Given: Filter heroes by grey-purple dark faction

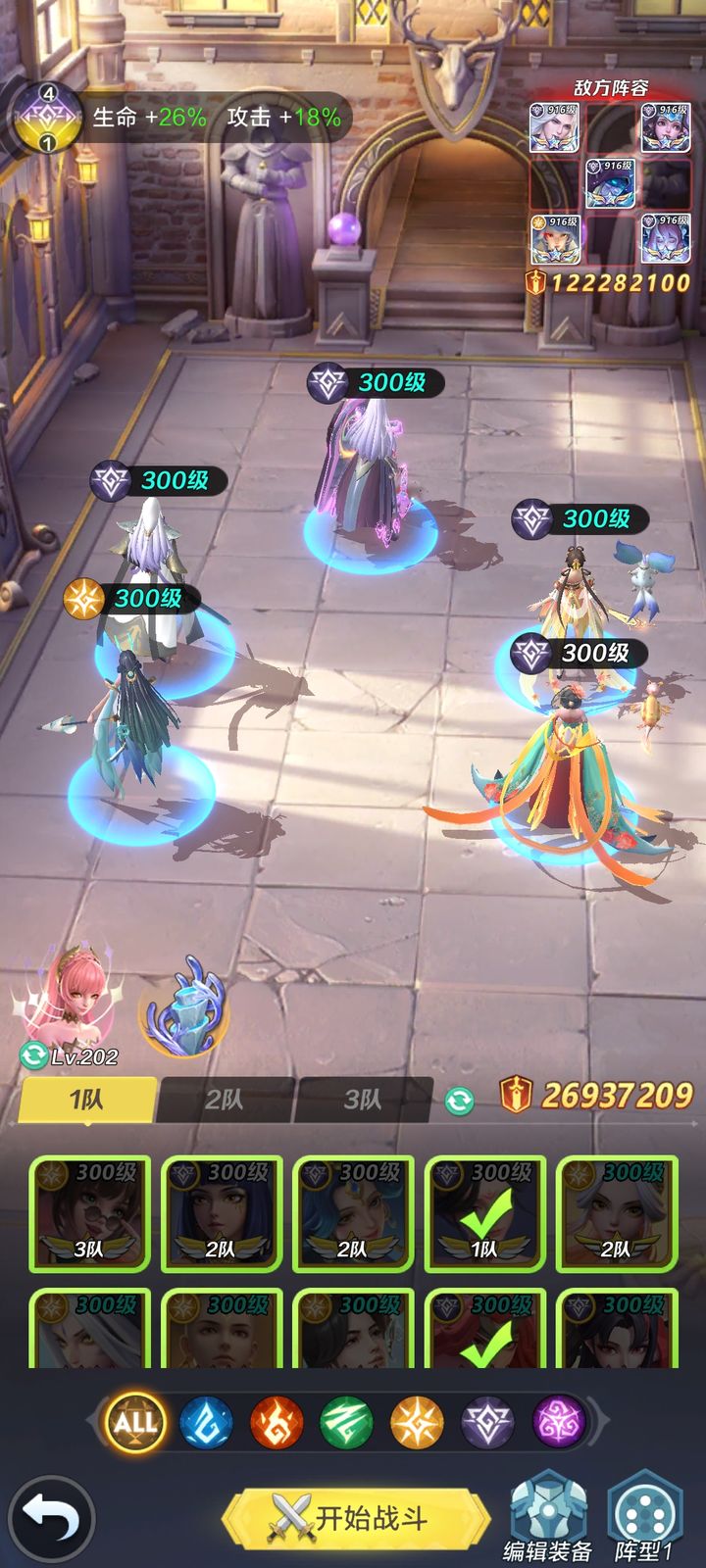Looking at the screenshot, I should [x=487, y=1422].
